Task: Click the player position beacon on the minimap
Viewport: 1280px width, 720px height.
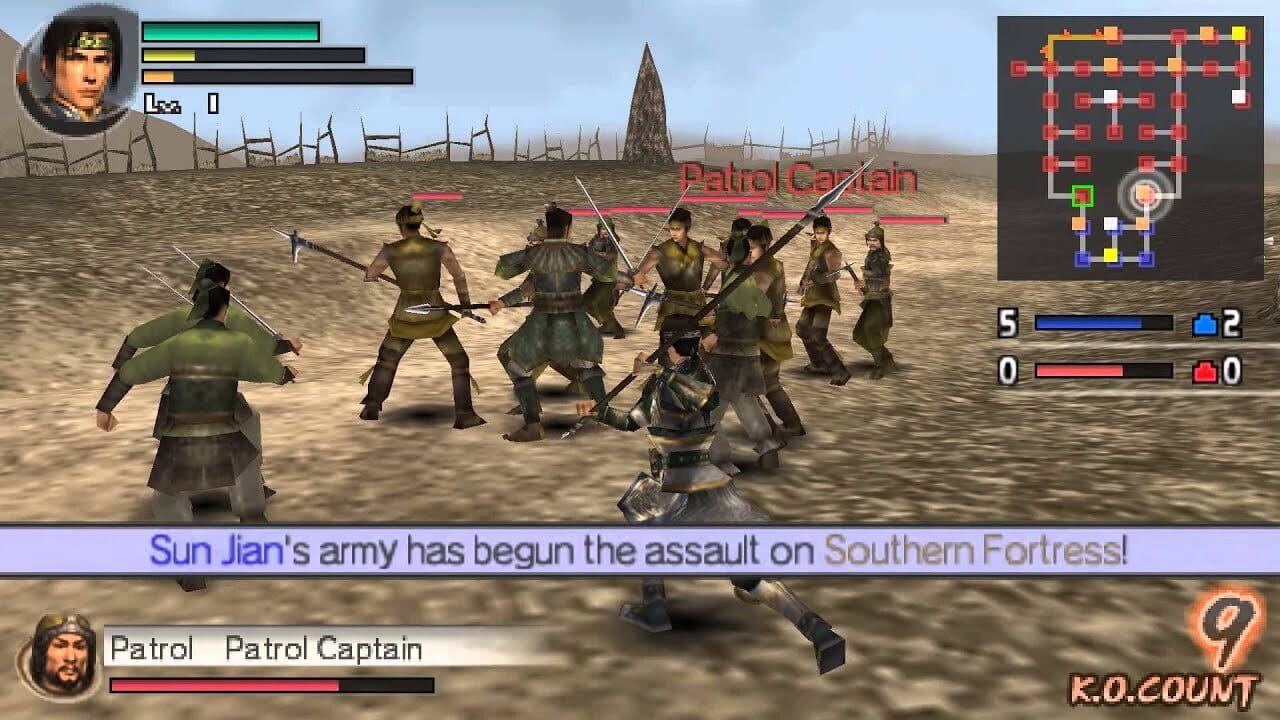Action: [x=1145, y=193]
